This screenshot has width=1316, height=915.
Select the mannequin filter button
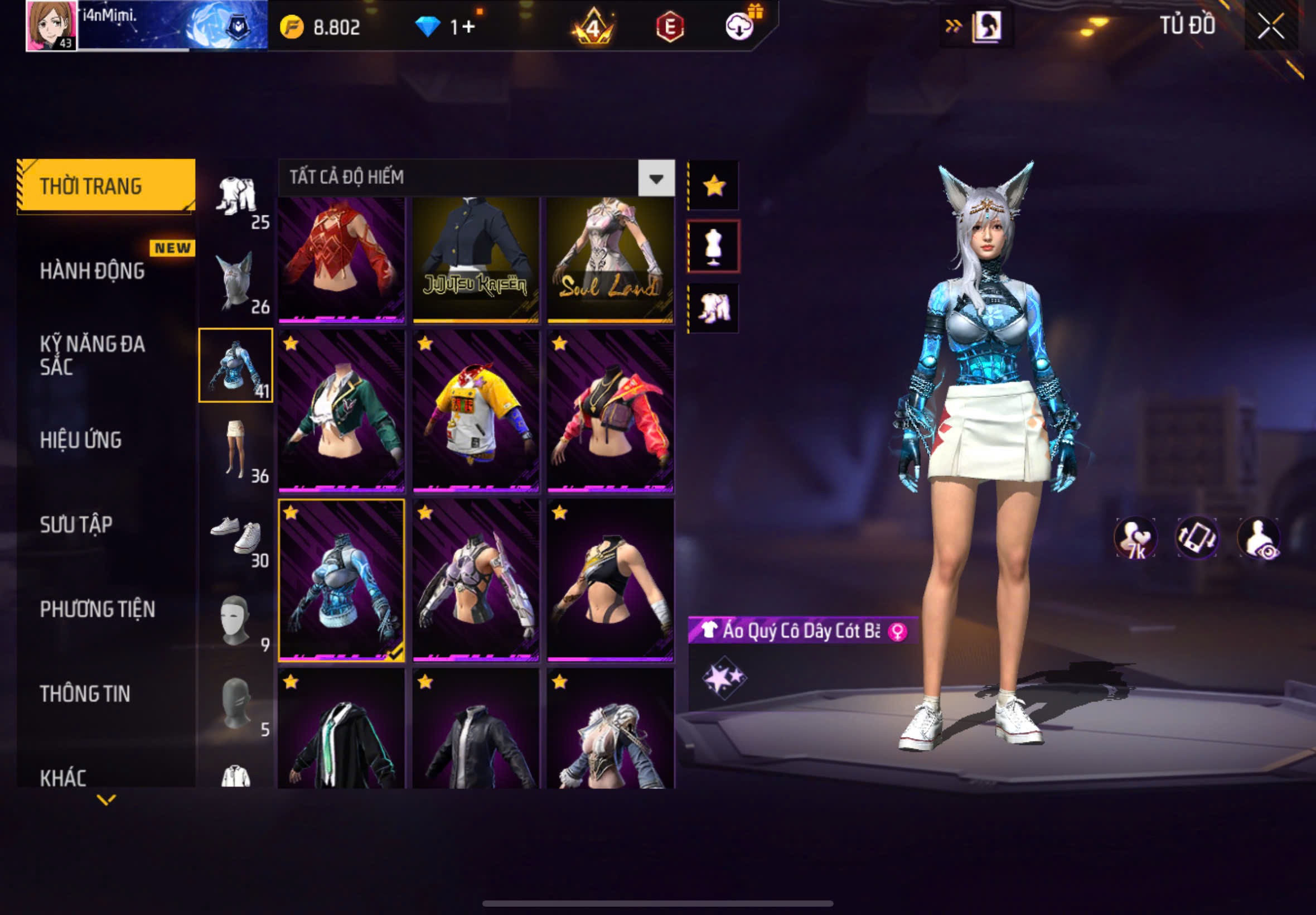point(714,247)
